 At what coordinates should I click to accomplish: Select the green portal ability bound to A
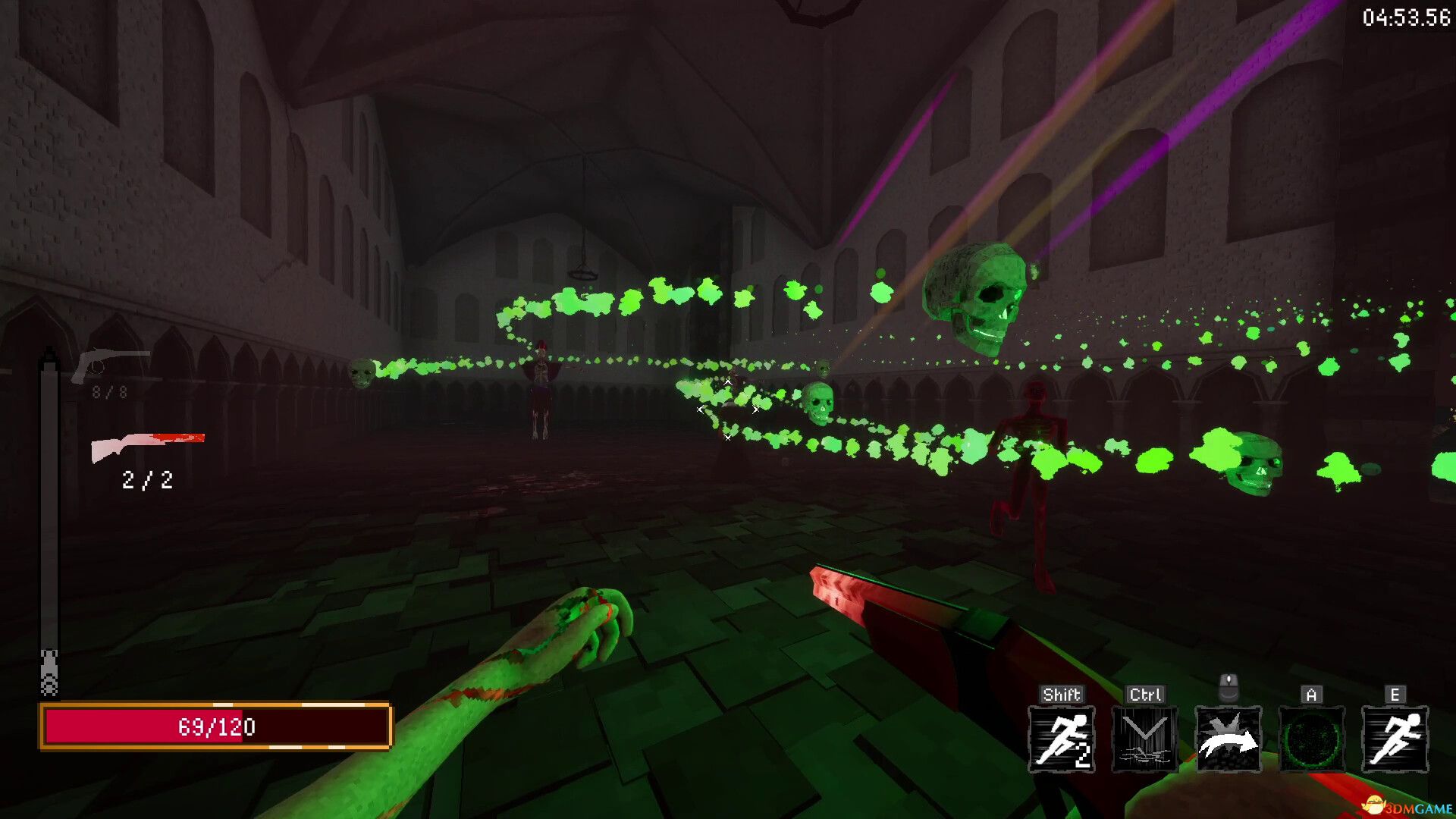click(x=1311, y=737)
